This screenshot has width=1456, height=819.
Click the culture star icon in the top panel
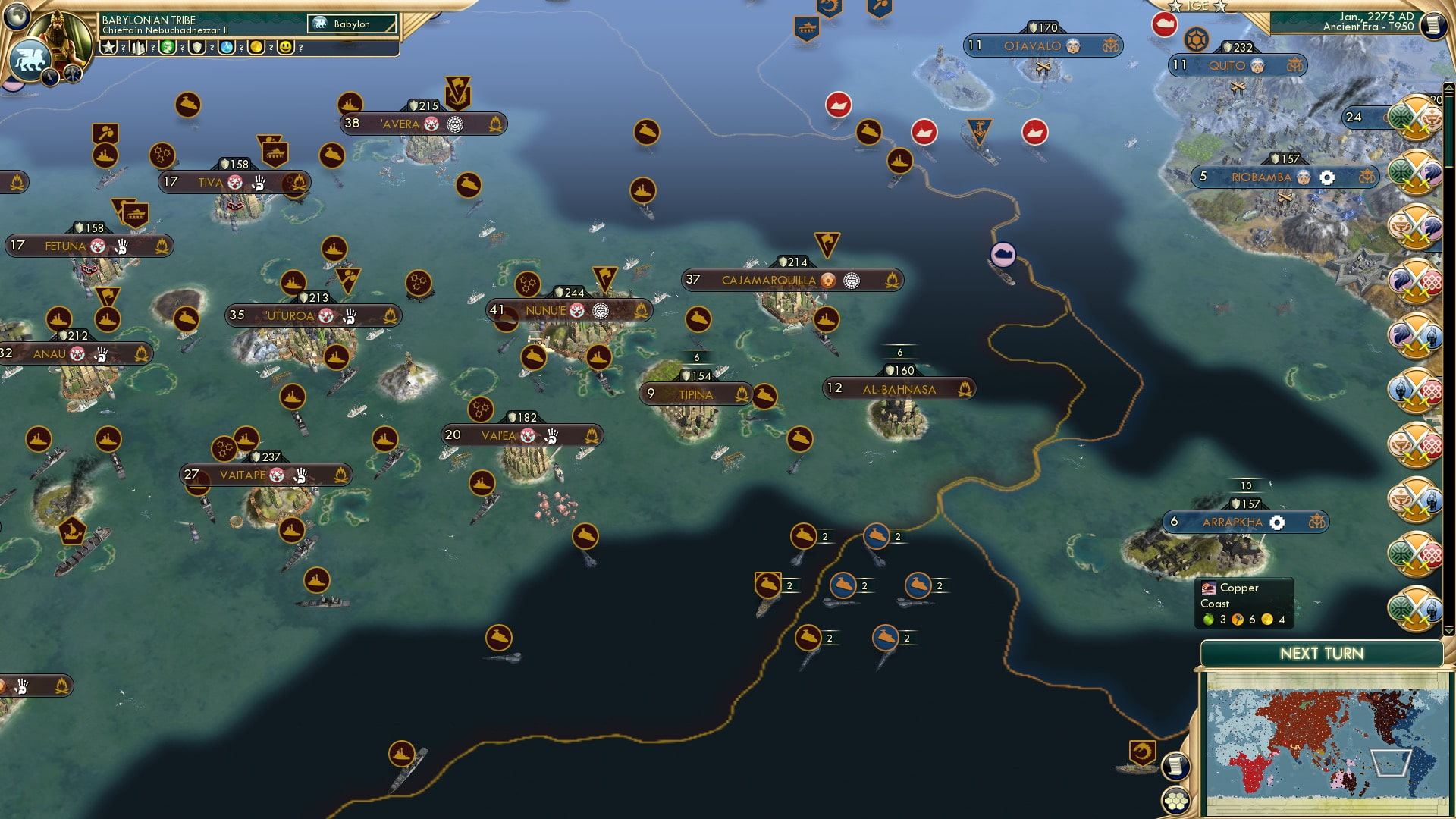click(x=108, y=47)
